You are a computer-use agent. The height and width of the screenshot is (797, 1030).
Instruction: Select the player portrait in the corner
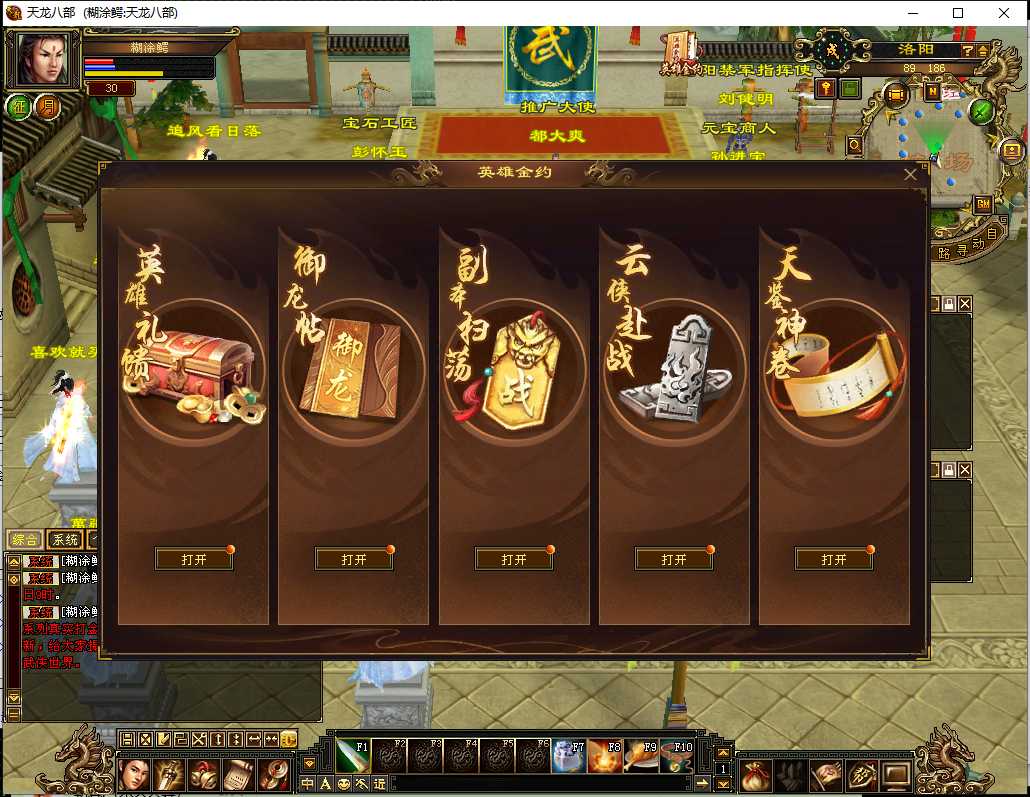pyautogui.click(x=43, y=59)
